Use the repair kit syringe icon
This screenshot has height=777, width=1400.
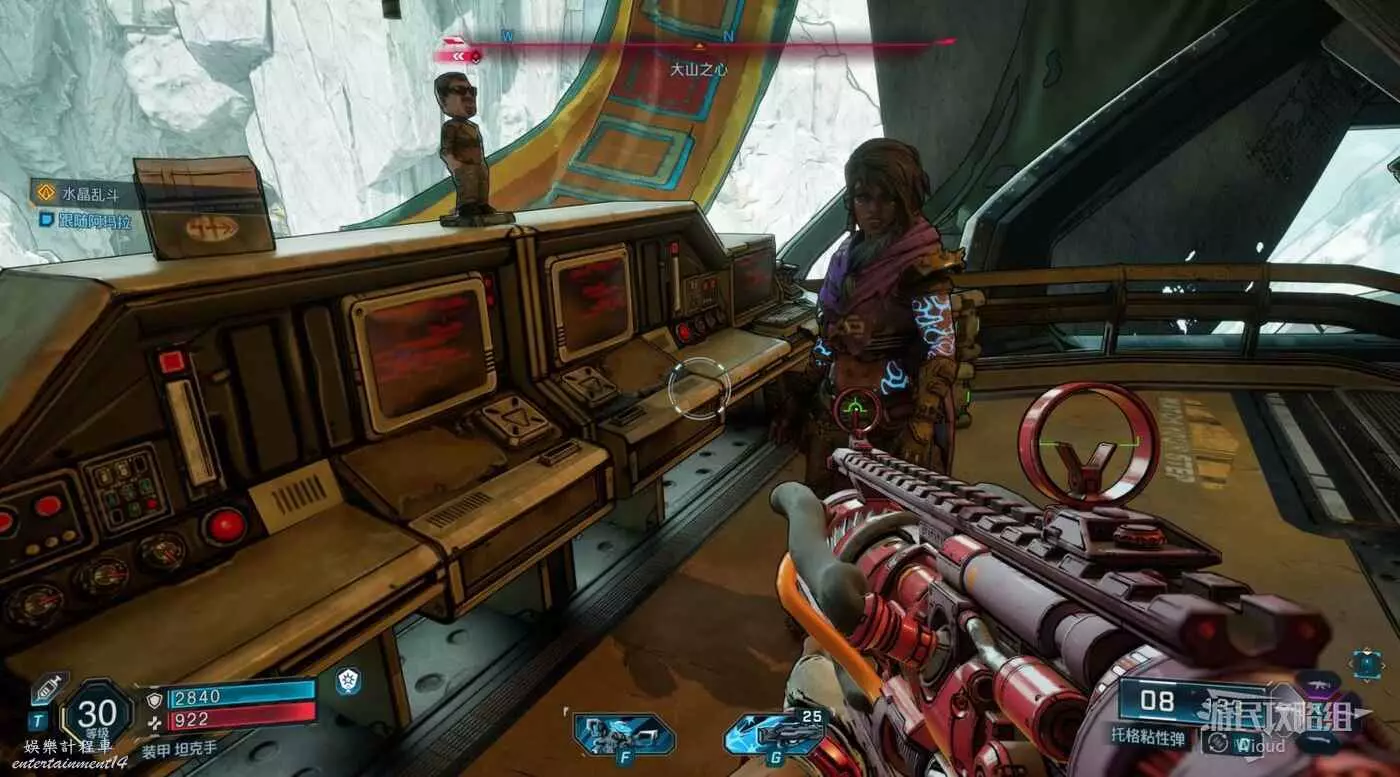(x=49, y=687)
